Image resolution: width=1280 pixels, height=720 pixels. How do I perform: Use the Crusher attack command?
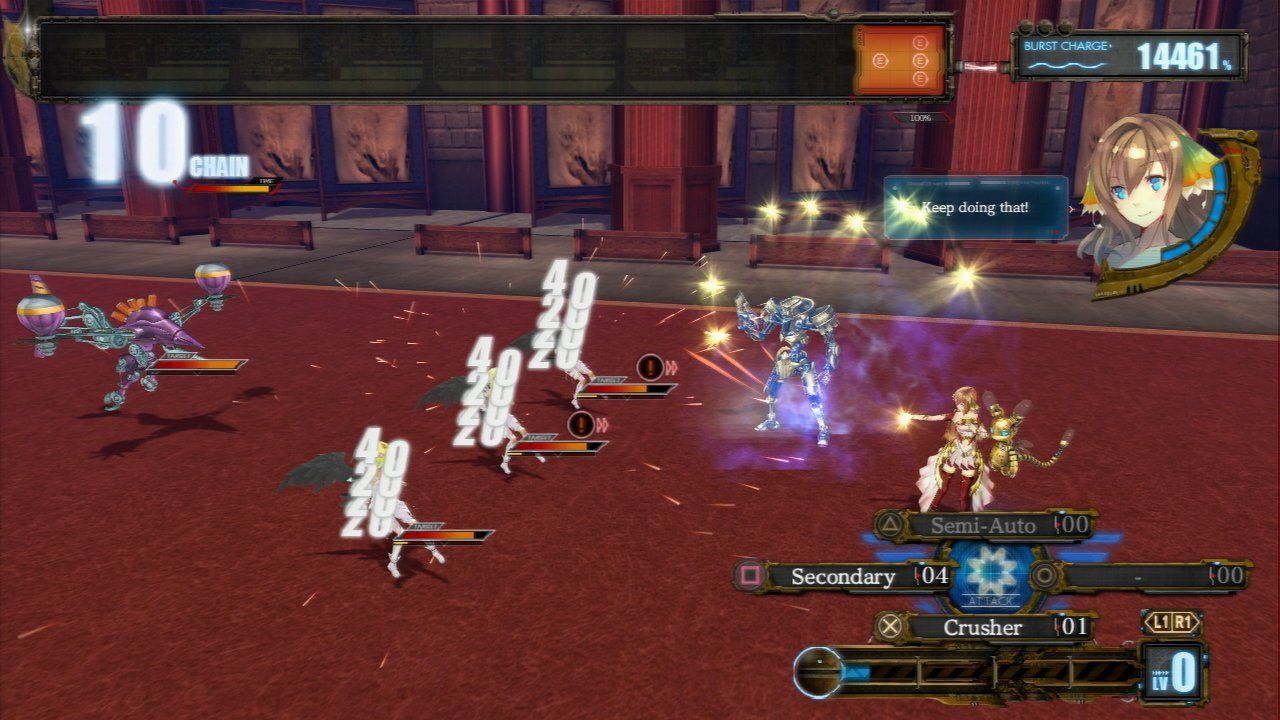point(983,627)
